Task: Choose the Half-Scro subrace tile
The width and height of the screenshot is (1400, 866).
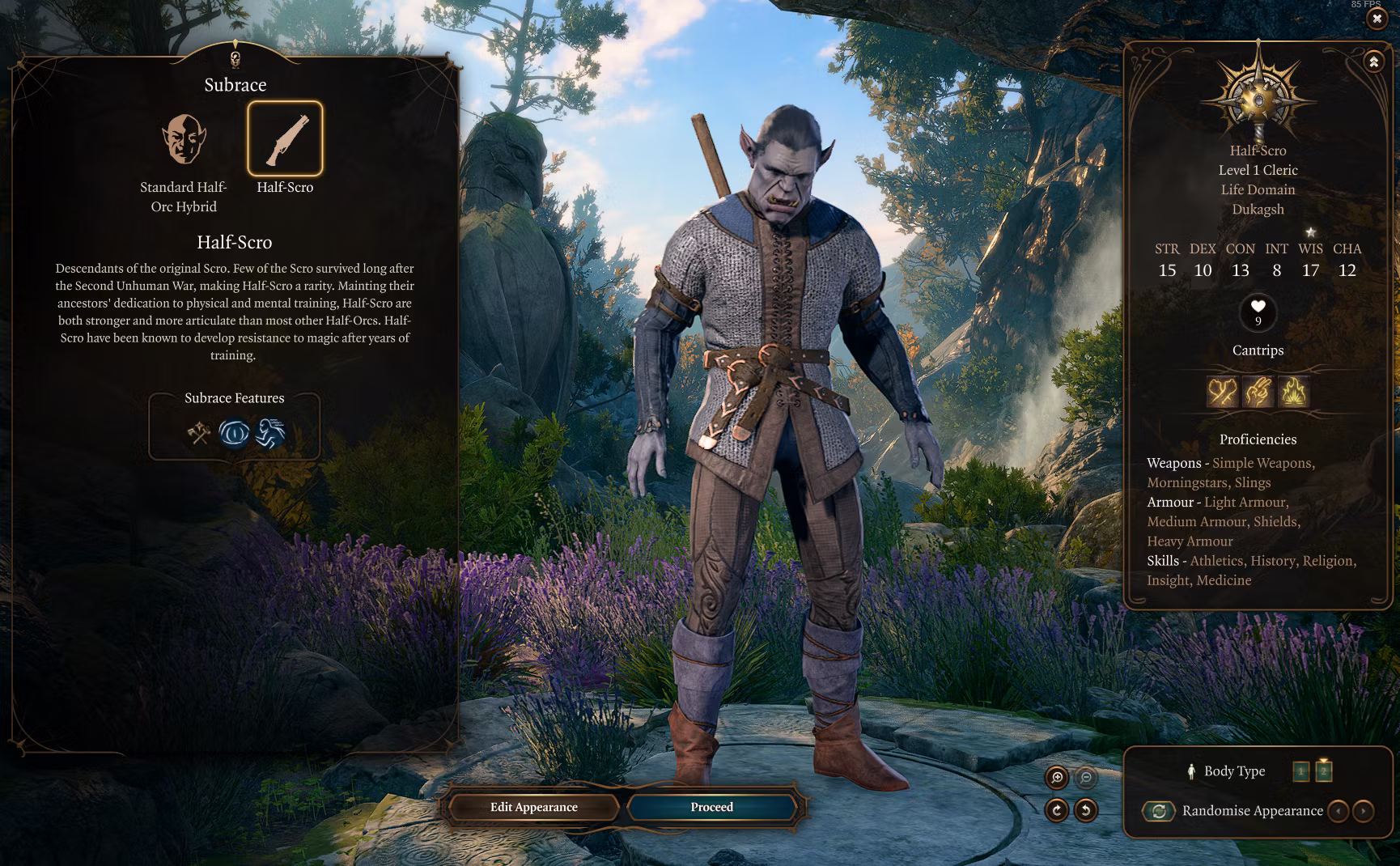Action: tap(285, 139)
